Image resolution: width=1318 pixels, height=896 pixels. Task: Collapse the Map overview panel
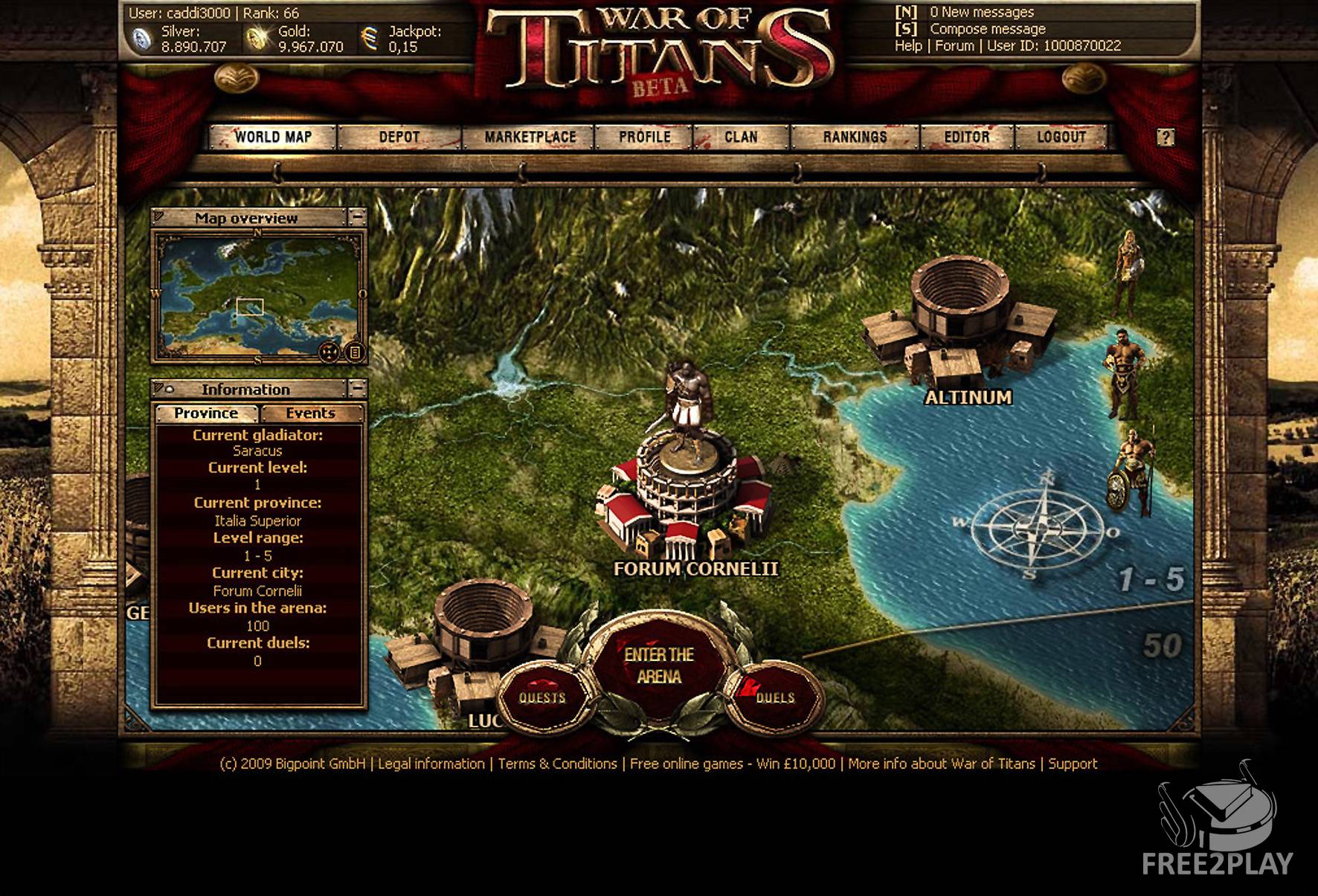[358, 217]
